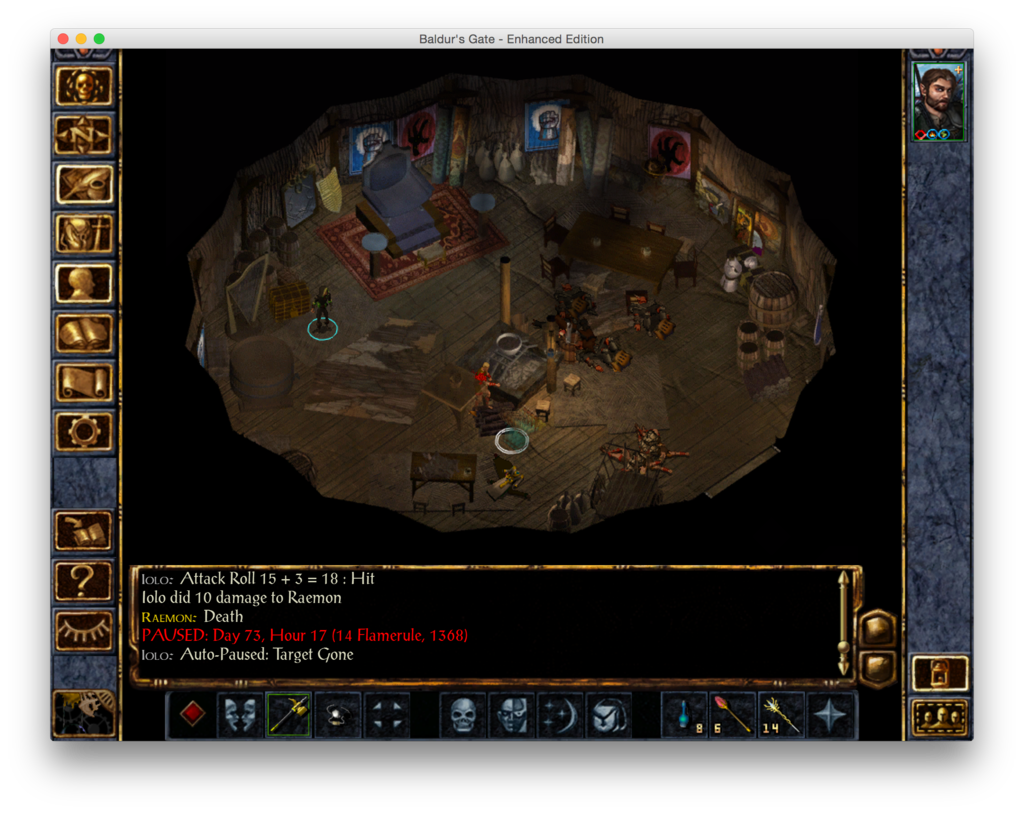Viewport: 1024px width, 813px height.
Task: Select all party members button
Action: (x=940, y=717)
